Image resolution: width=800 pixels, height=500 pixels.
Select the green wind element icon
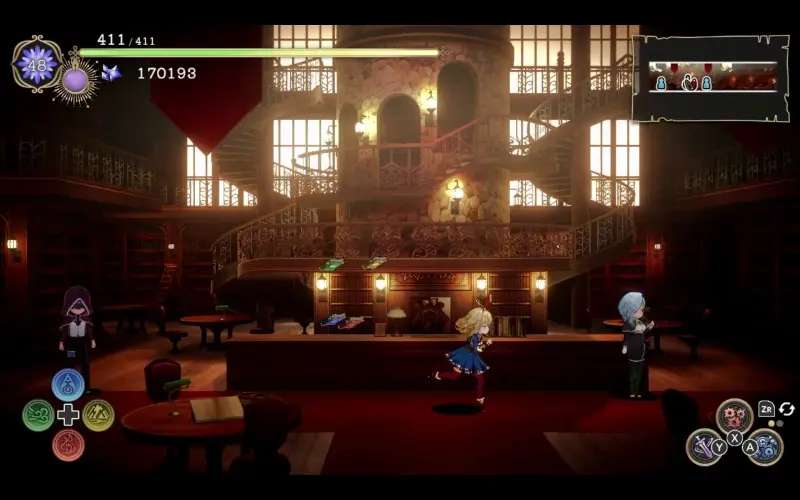pos(38,415)
